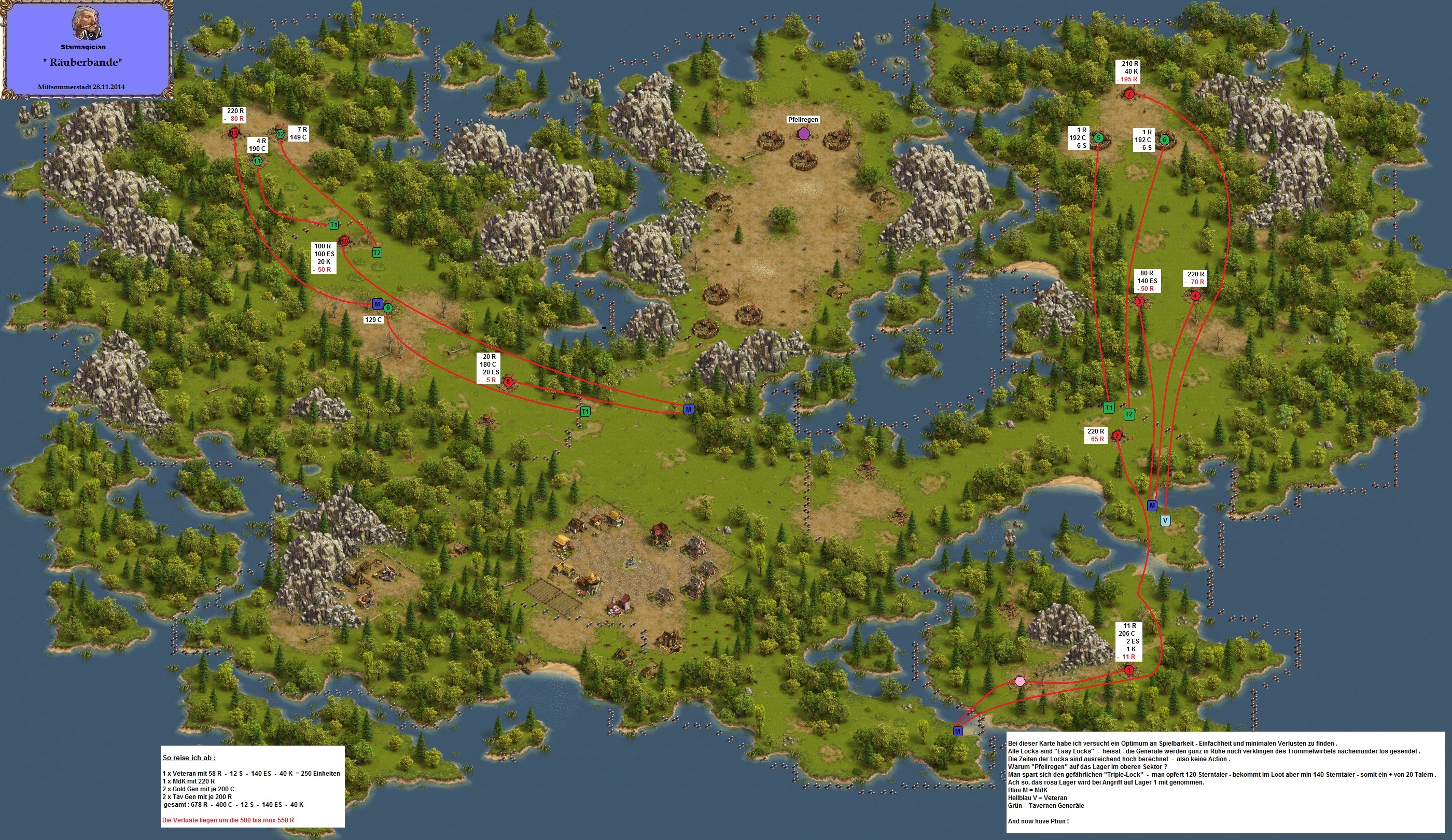Select green camp marker number 9
Image resolution: width=1452 pixels, height=840 pixels.
click(x=388, y=308)
